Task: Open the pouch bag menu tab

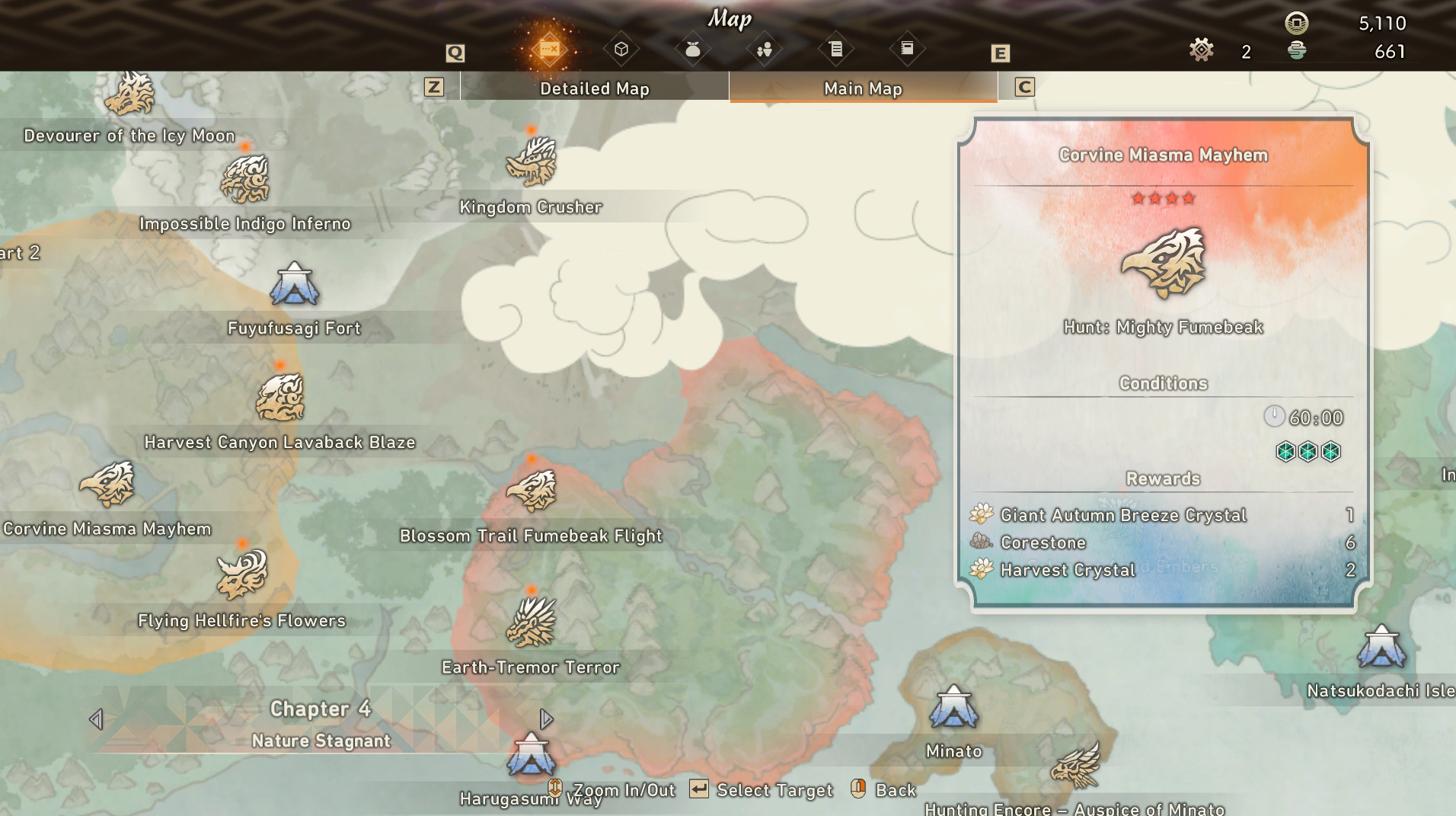Action: click(x=692, y=50)
